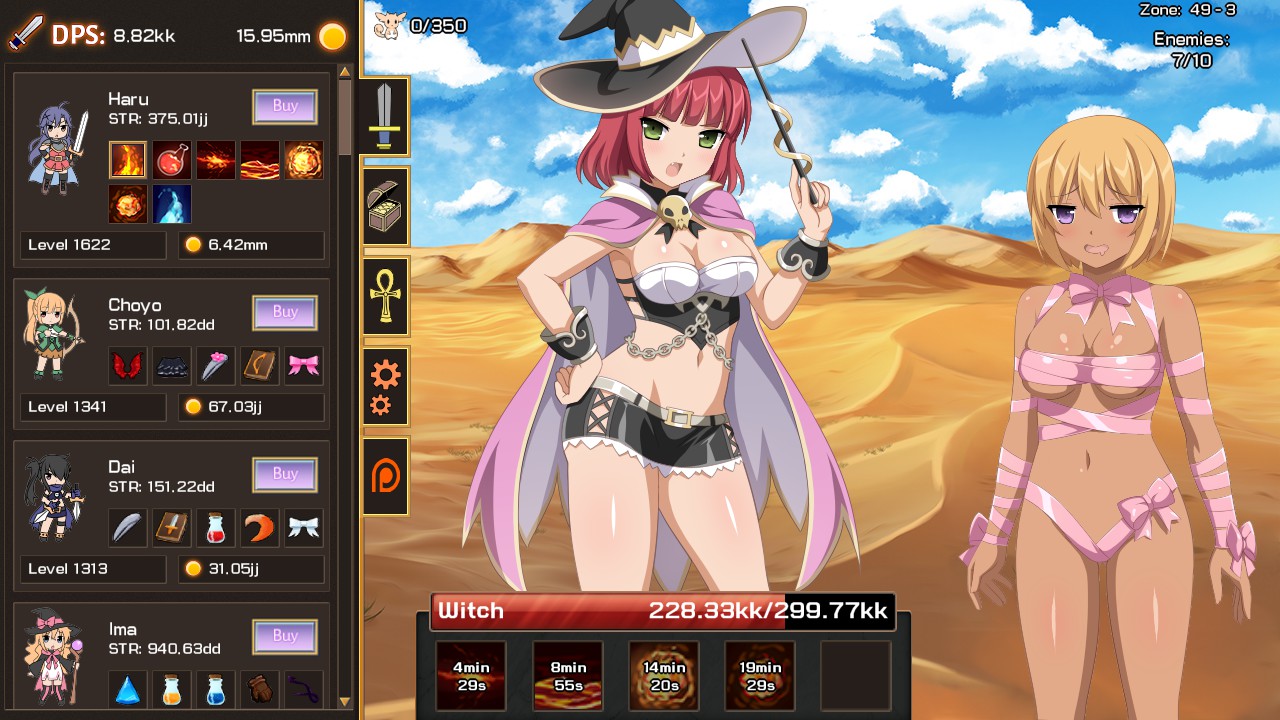Select Ima's blue droplet upgrade icon
The height and width of the screenshot is (720, 1280).
pyautogui.click(x=128, y=690)
